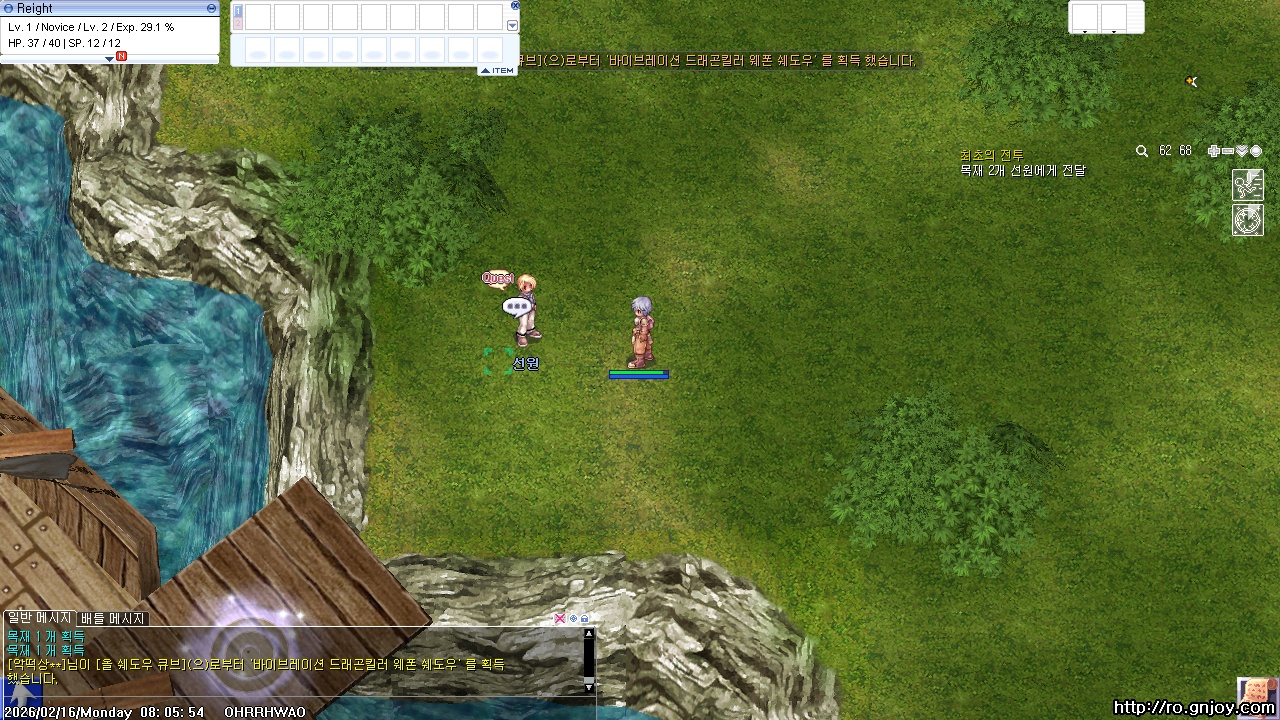This screenshot has height=720, width=1280.
Task: Open the hotkey bar dropdown arrow
Action: click(x=513, y=26)
